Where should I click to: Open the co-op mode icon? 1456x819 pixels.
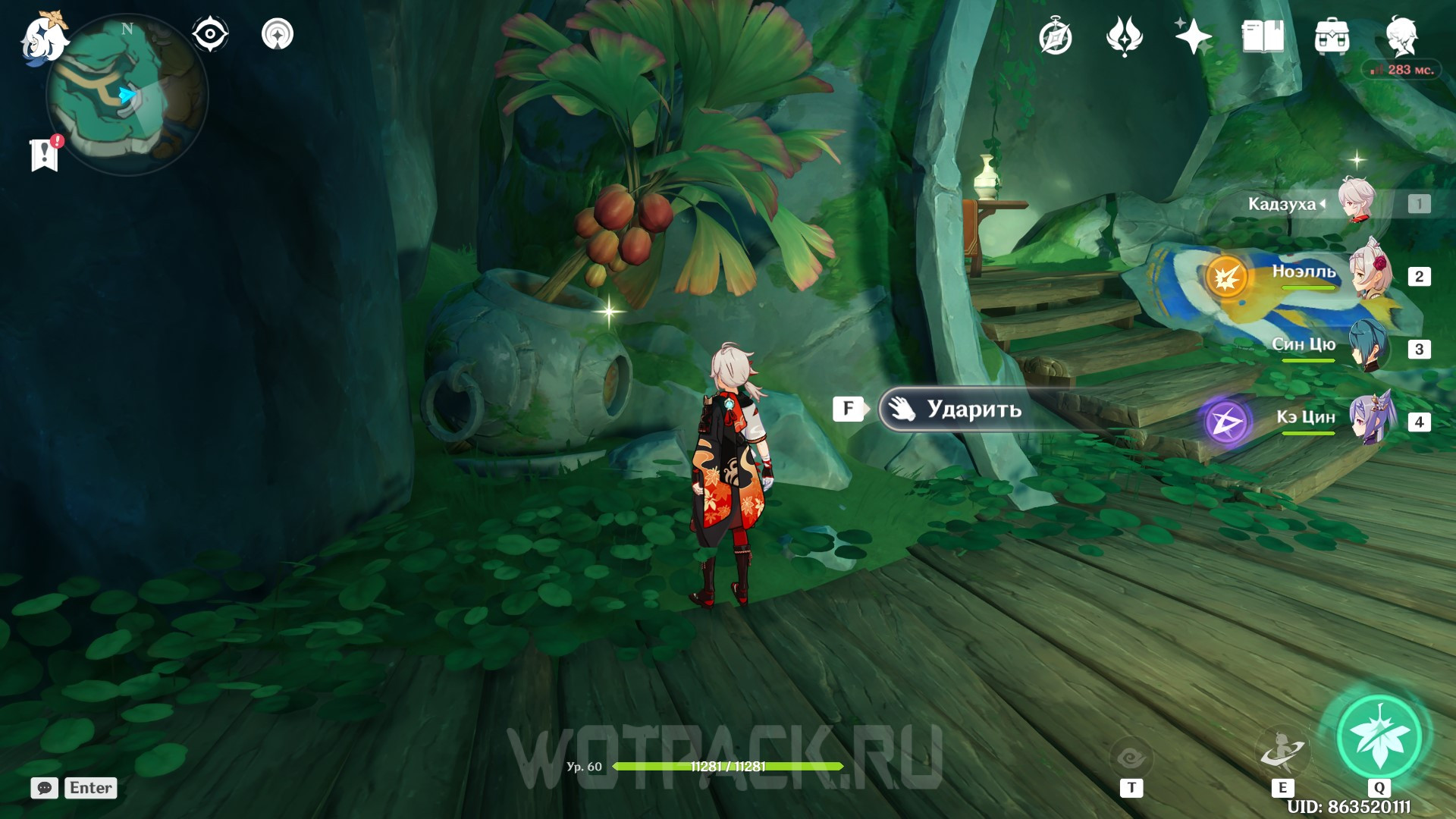coord(278,34)
